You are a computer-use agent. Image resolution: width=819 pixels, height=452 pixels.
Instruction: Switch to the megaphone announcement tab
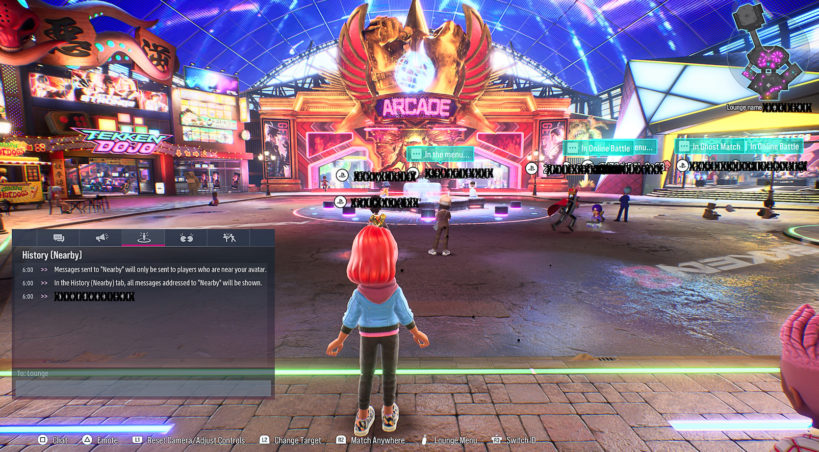click(x=101, y=238)
